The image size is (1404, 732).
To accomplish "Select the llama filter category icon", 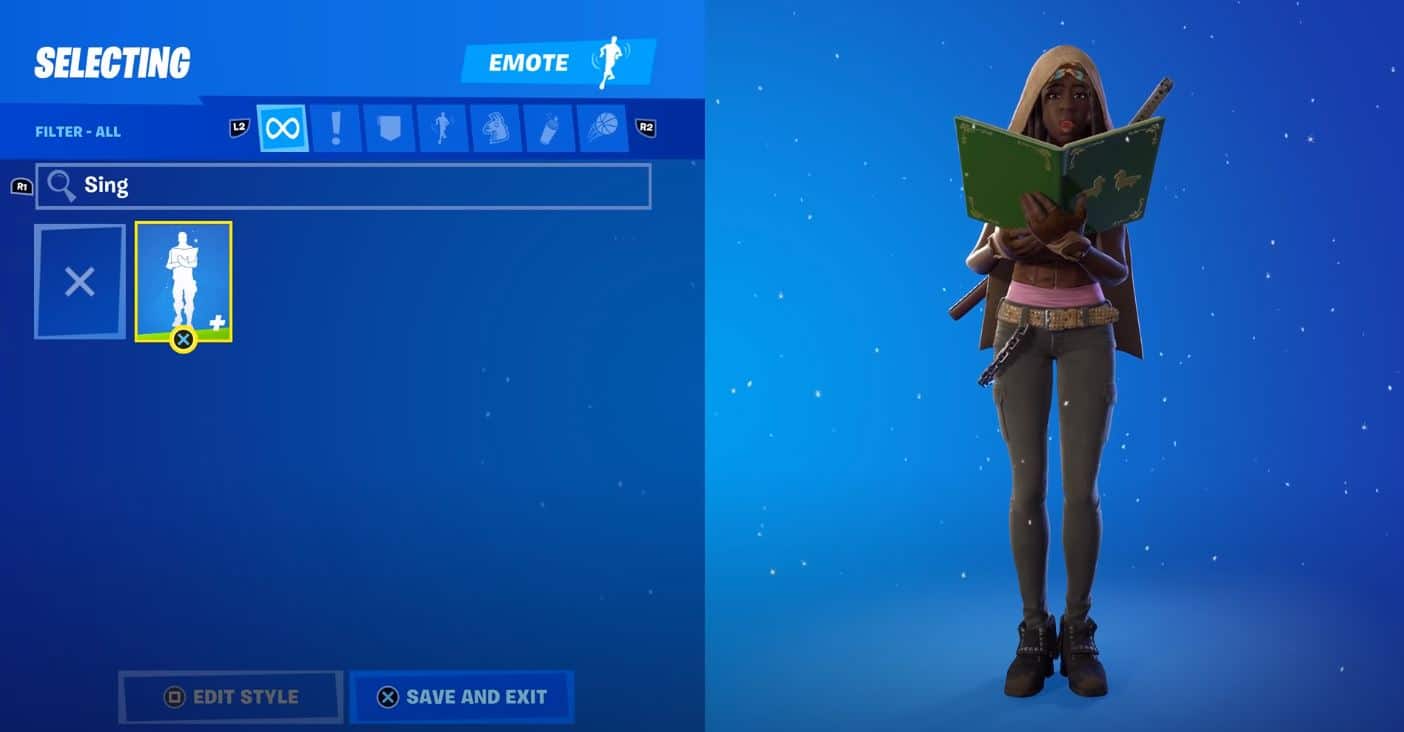I will (496, 128).
